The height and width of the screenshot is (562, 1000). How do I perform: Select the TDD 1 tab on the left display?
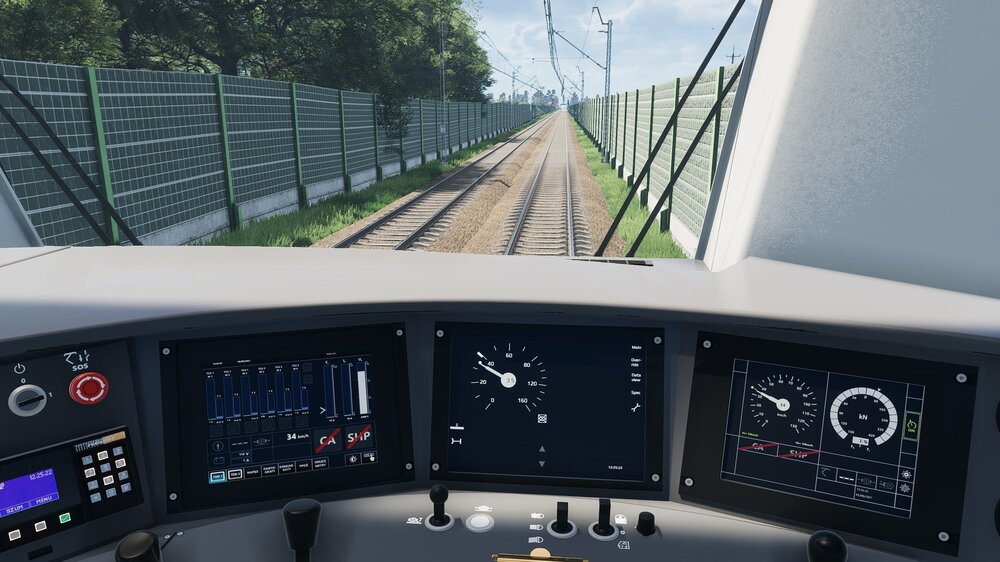click(x=217, y=476)
